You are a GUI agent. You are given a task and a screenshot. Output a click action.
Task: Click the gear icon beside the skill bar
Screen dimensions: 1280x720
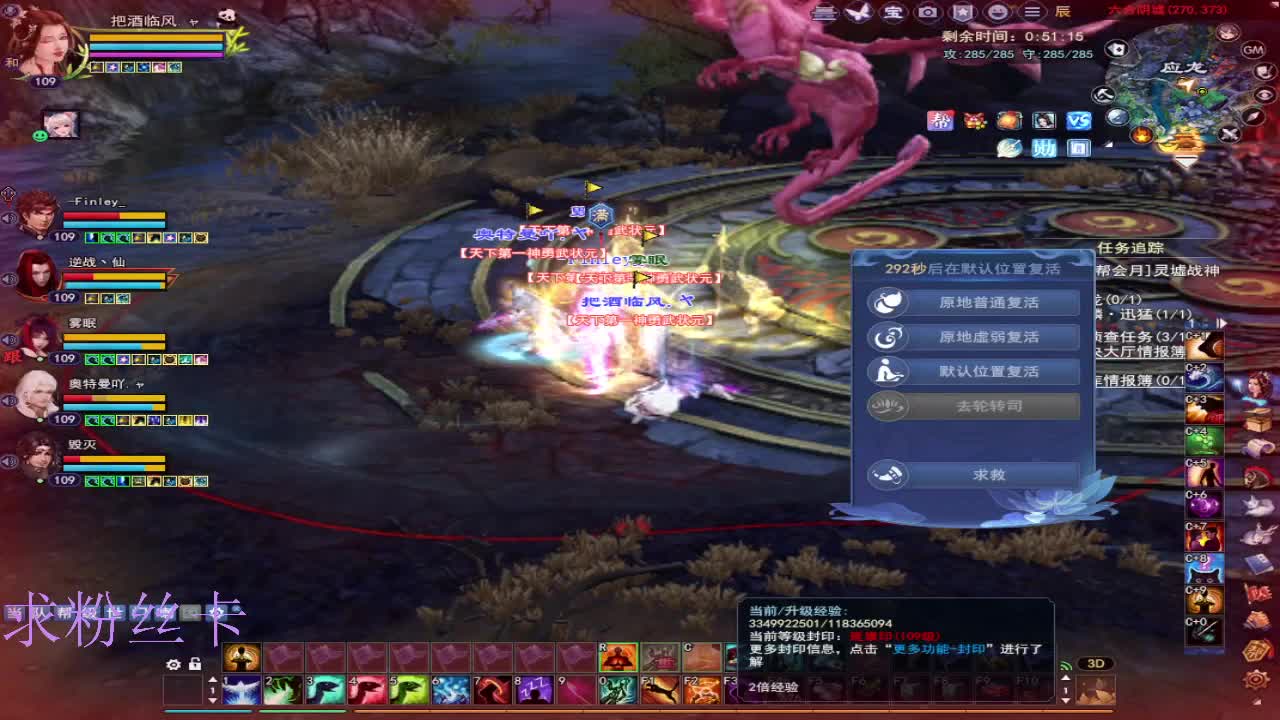click(x=173, y=664)
